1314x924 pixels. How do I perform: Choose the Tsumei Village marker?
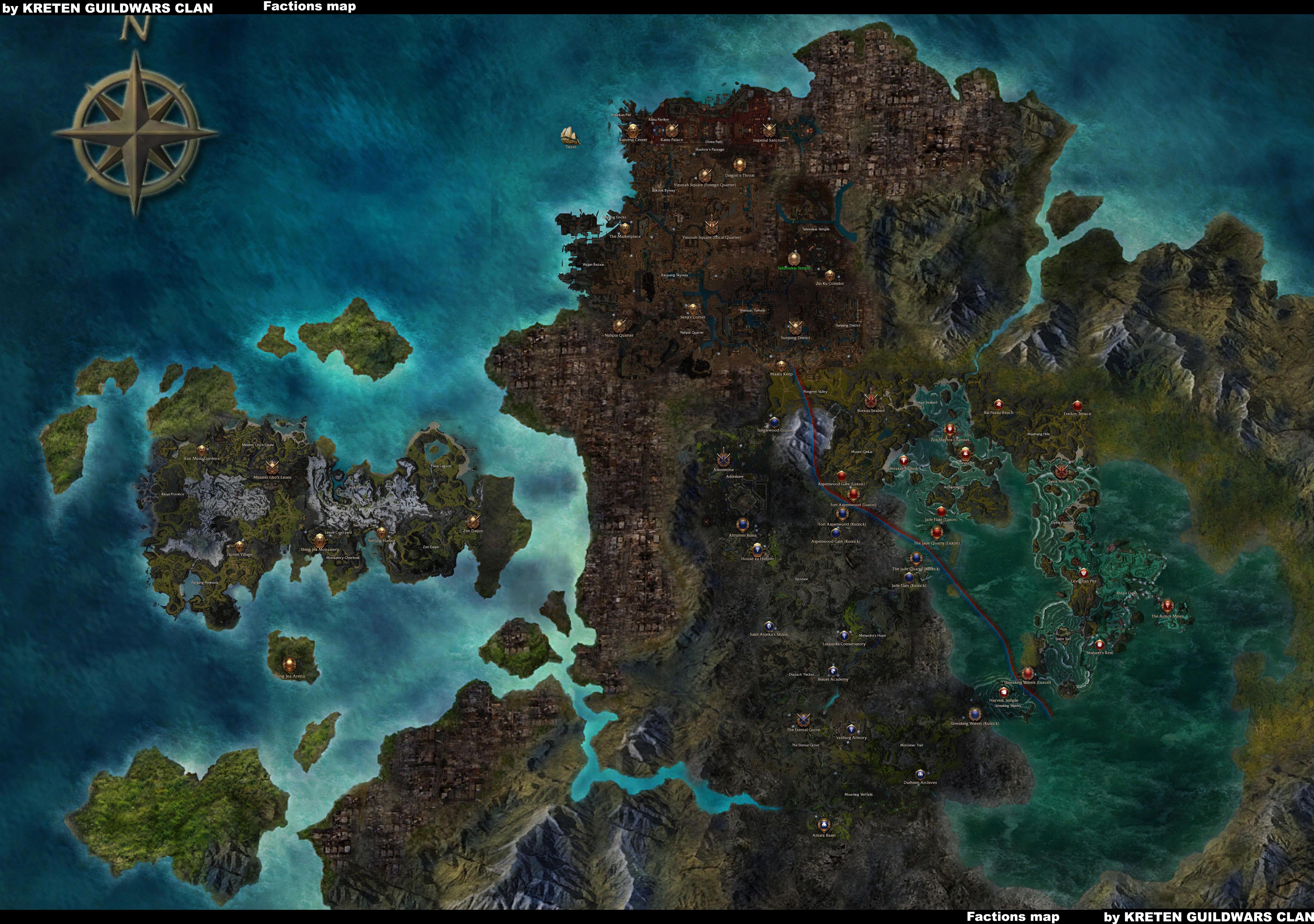pyautogui.click(x=239, y=546)
